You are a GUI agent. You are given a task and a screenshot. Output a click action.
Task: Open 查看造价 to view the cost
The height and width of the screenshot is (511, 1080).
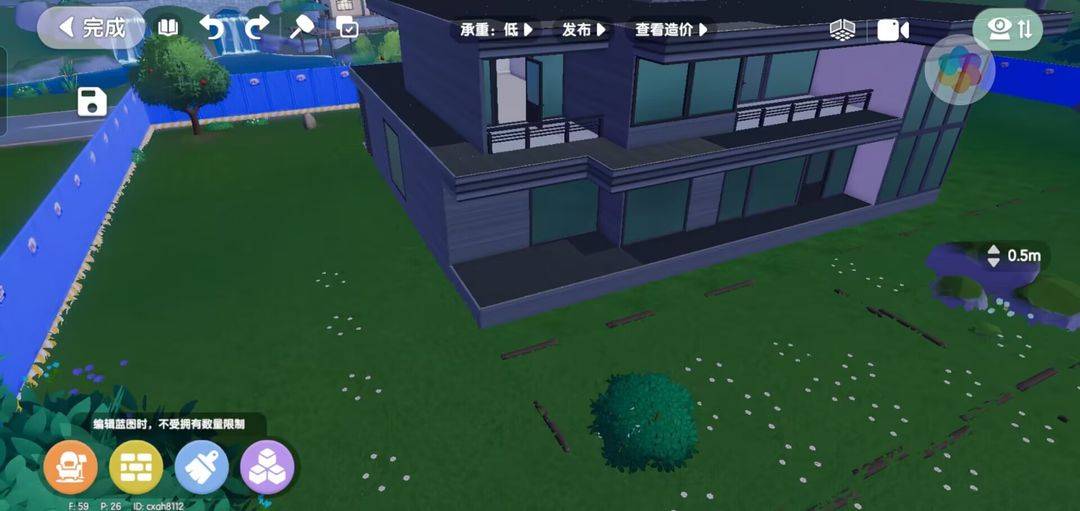[671, 30]
